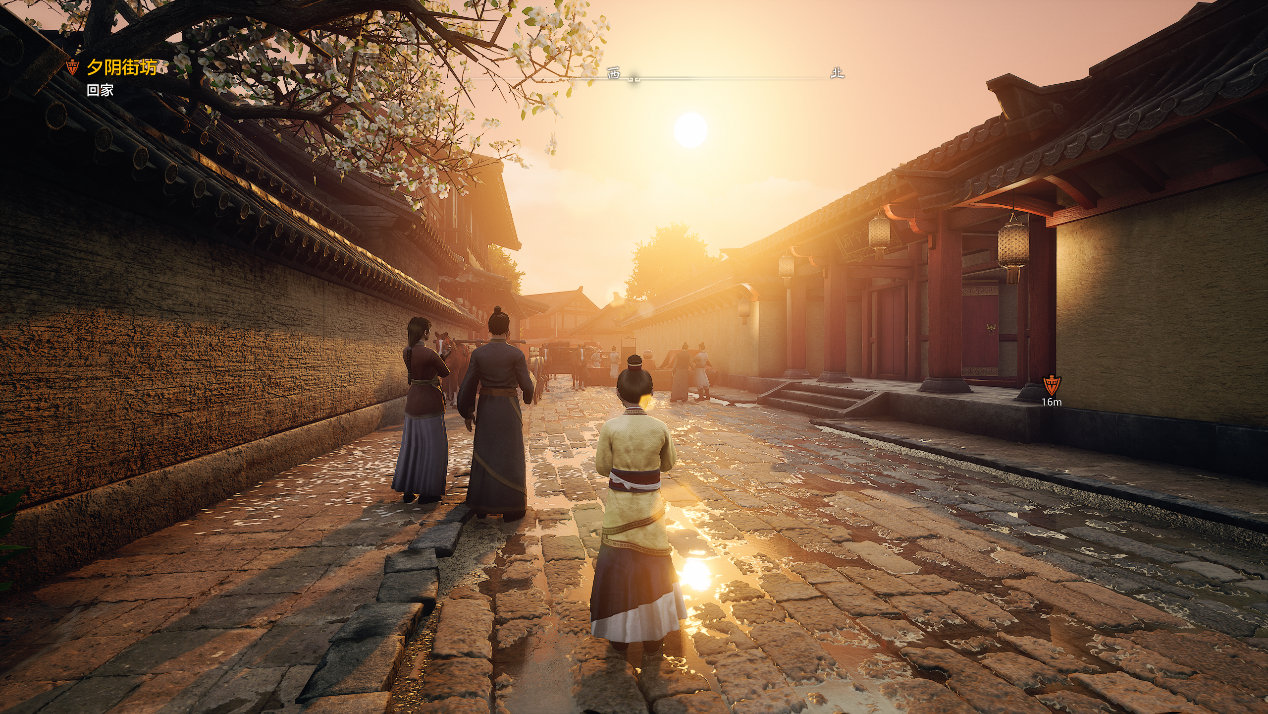Click the quest waypoint marker showing 16m

pos(1051,385)
